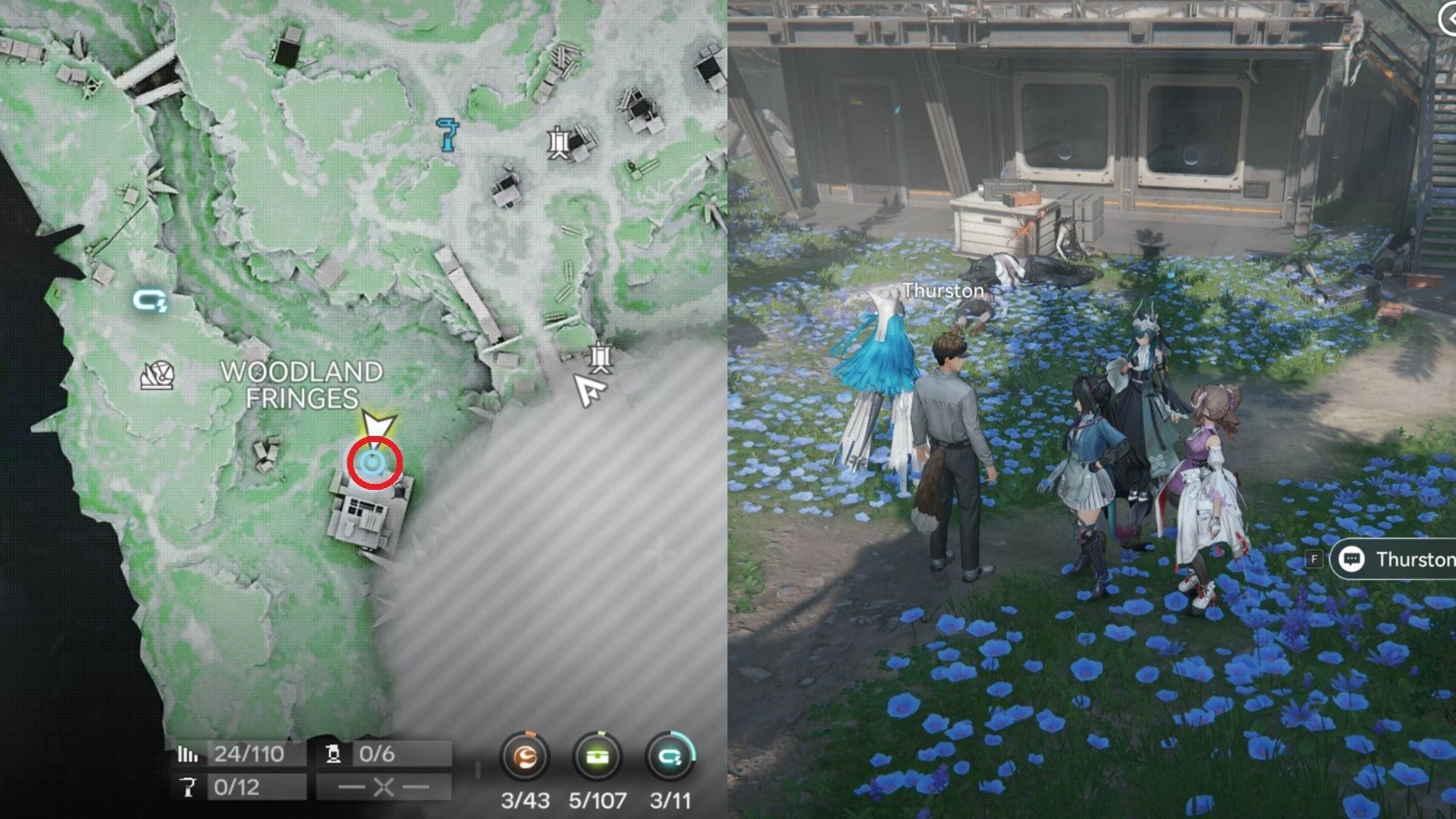This screenshot has width=1456, height=819.
Task: Talk to Thurston via the speech-bubble prompt
Action: (x=1394, y=560)
